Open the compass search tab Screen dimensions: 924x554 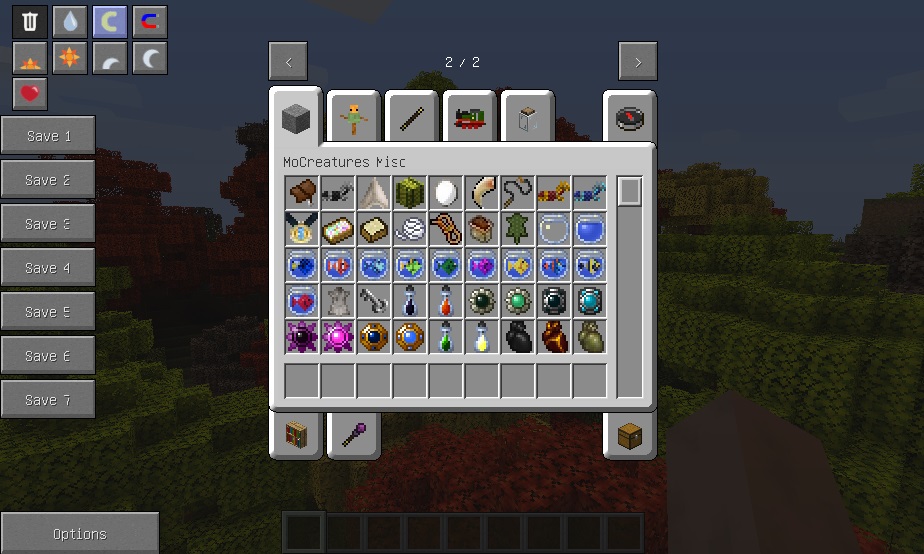pyautogui.click(x=630, y=119)
